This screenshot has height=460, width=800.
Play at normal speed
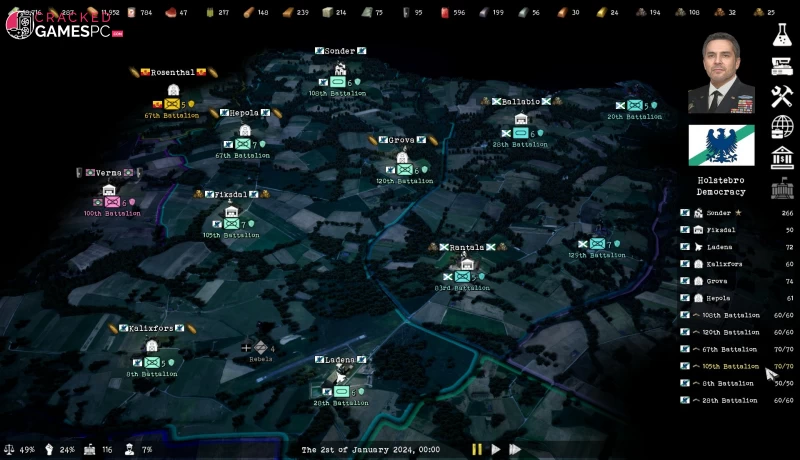point(495,450)
